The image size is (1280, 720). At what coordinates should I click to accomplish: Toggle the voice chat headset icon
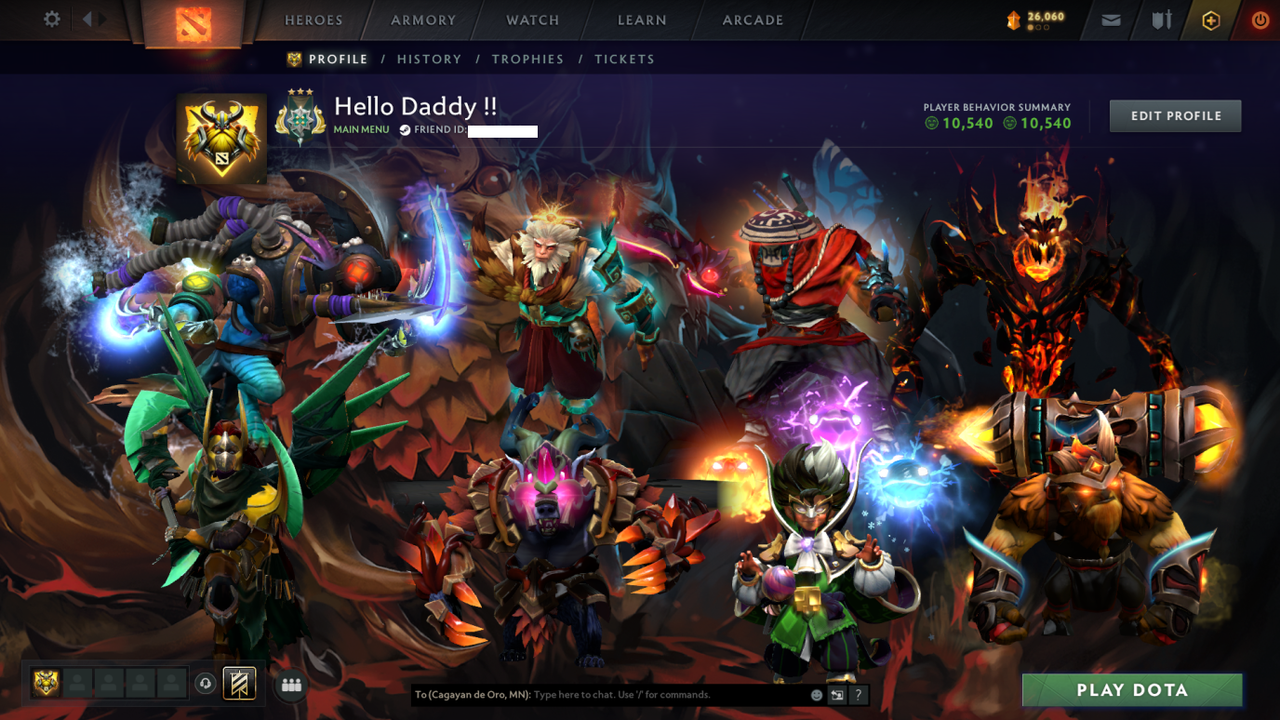tap(203, 683)
